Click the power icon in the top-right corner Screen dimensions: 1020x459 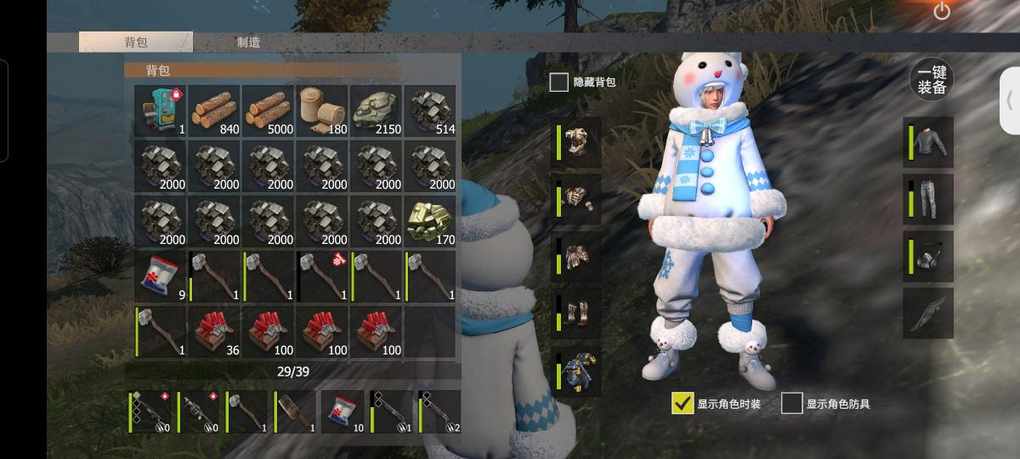click(941, 12)
